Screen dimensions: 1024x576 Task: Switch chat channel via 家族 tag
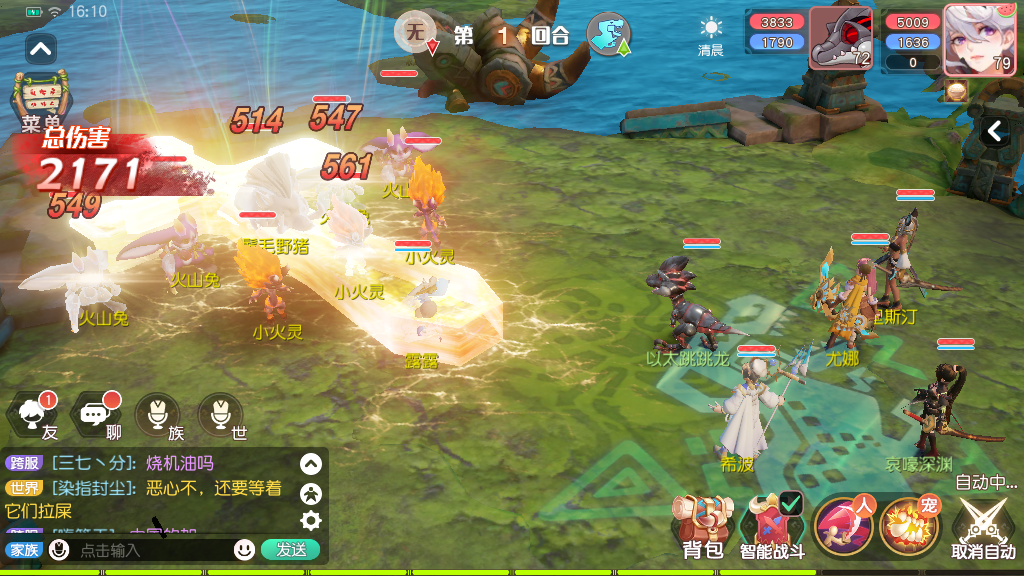[22, 549]
